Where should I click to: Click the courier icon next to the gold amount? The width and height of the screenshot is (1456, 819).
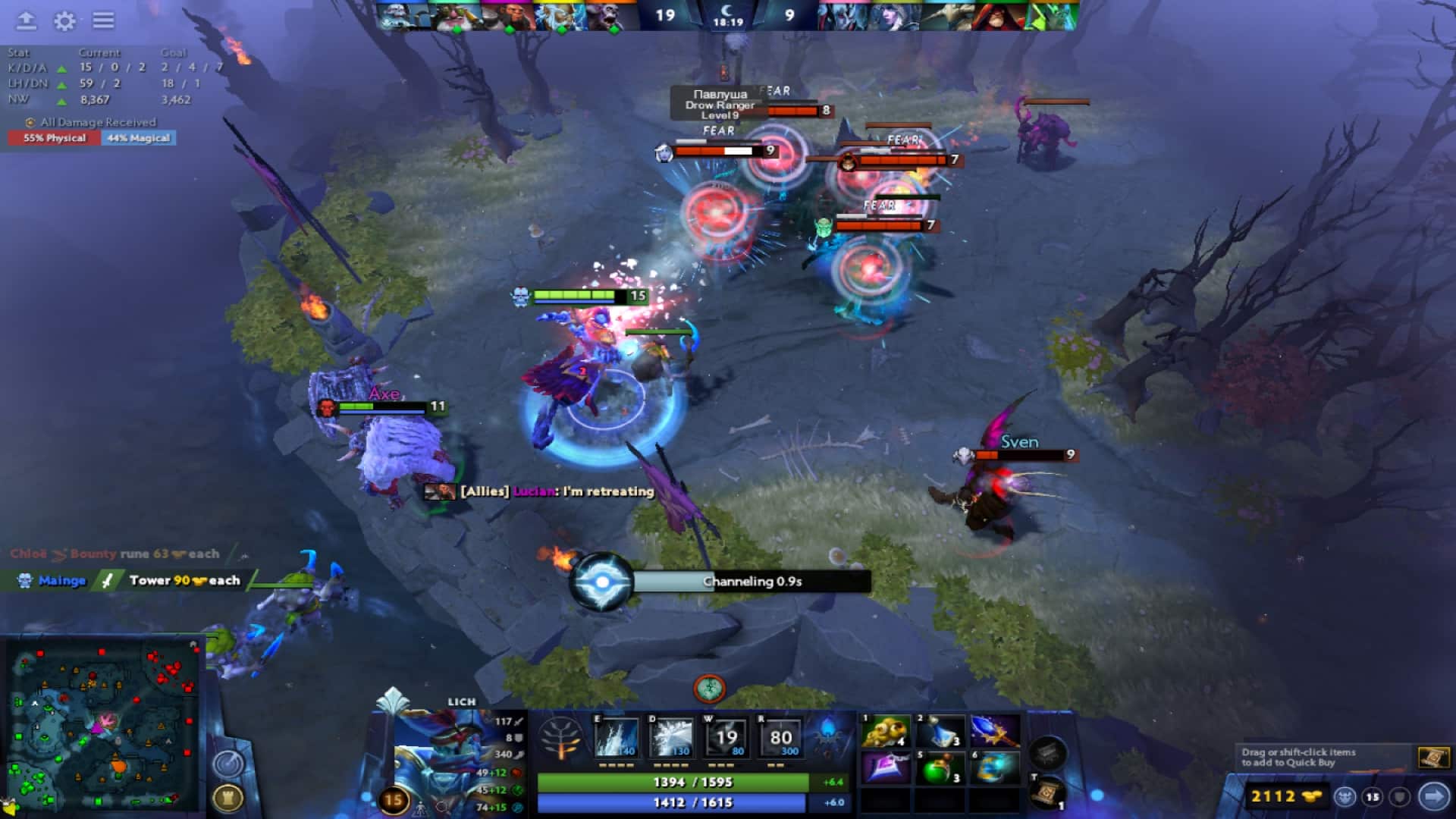1344,797
